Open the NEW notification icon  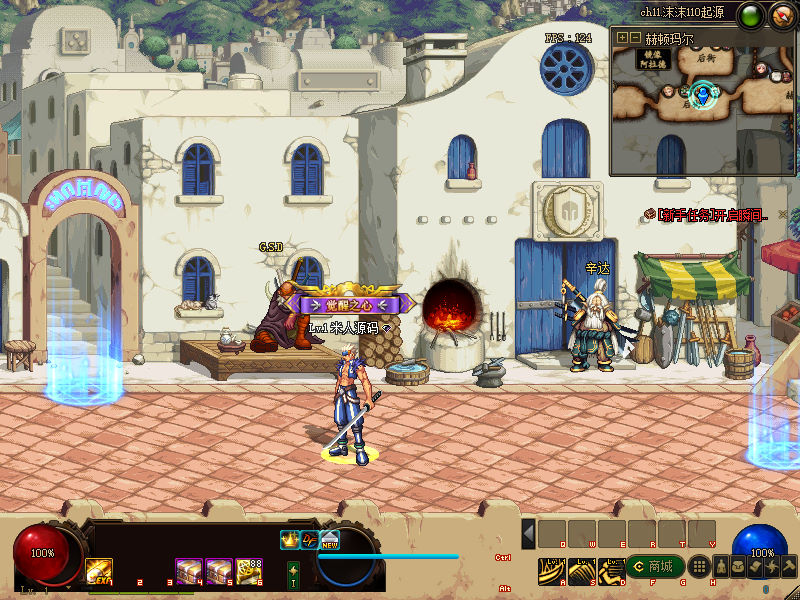coord(330,540)
